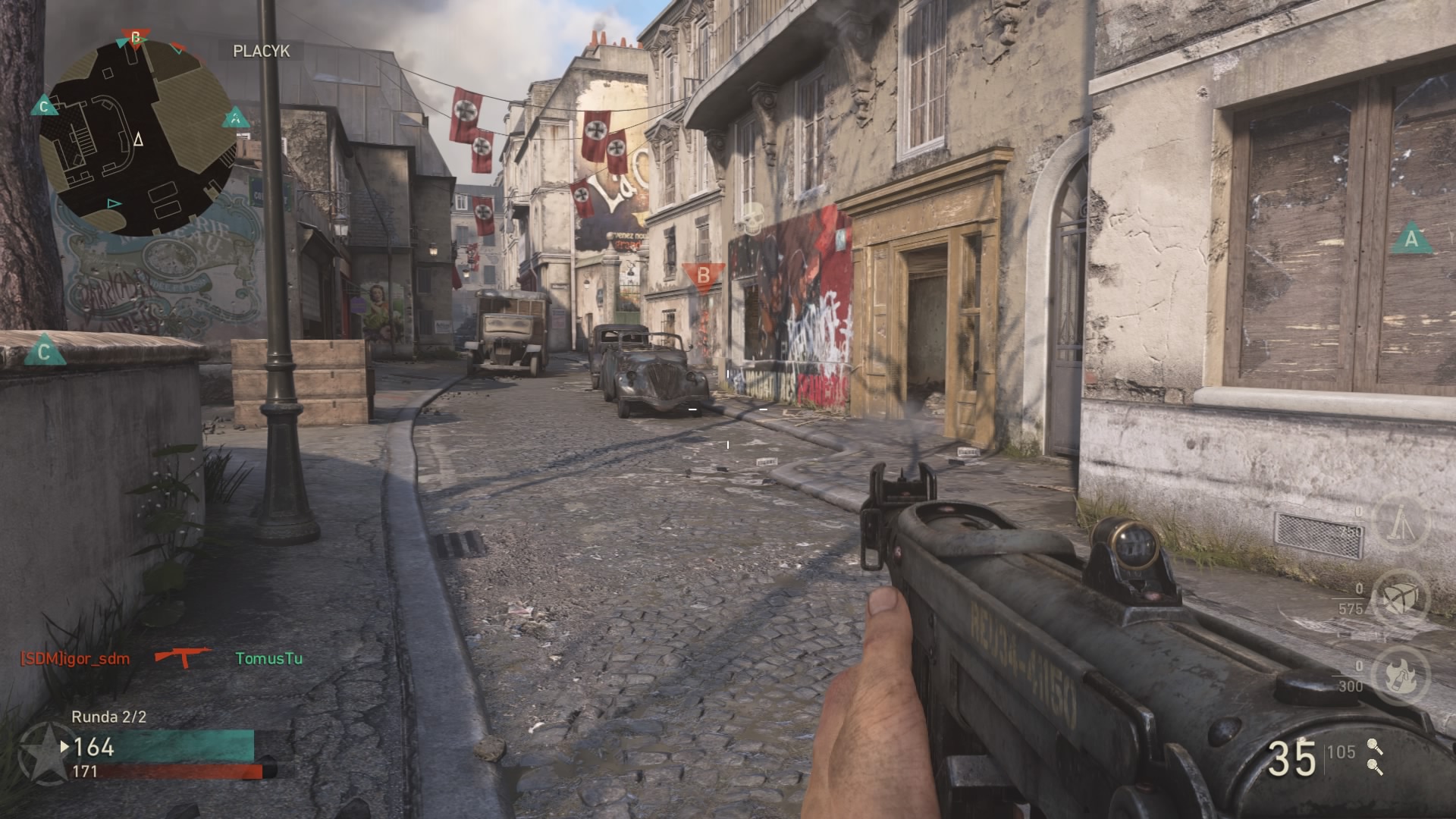Activate the Molotov cocktail scorestreak icon
This screenshot has width=1456, height=819.
click(1402, 675)
